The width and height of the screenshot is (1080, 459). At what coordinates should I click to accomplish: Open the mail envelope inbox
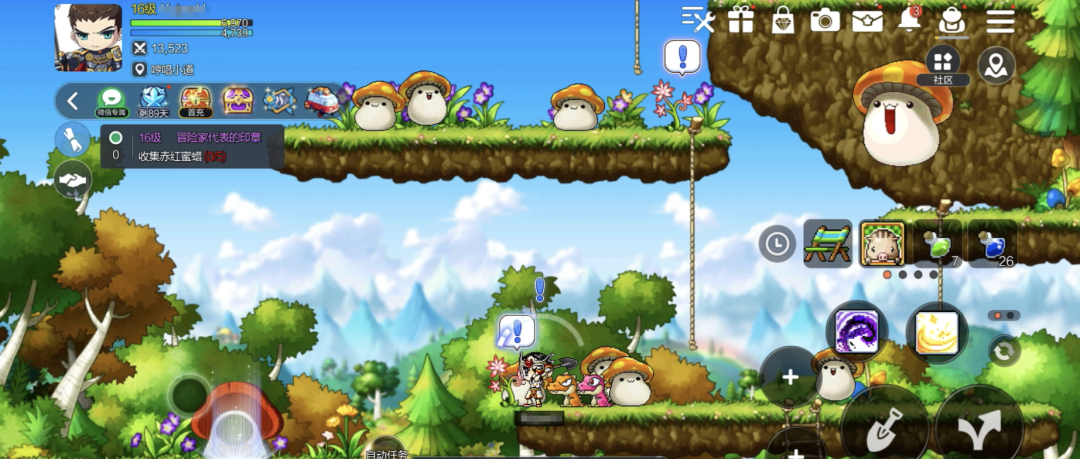pos(867,20)
